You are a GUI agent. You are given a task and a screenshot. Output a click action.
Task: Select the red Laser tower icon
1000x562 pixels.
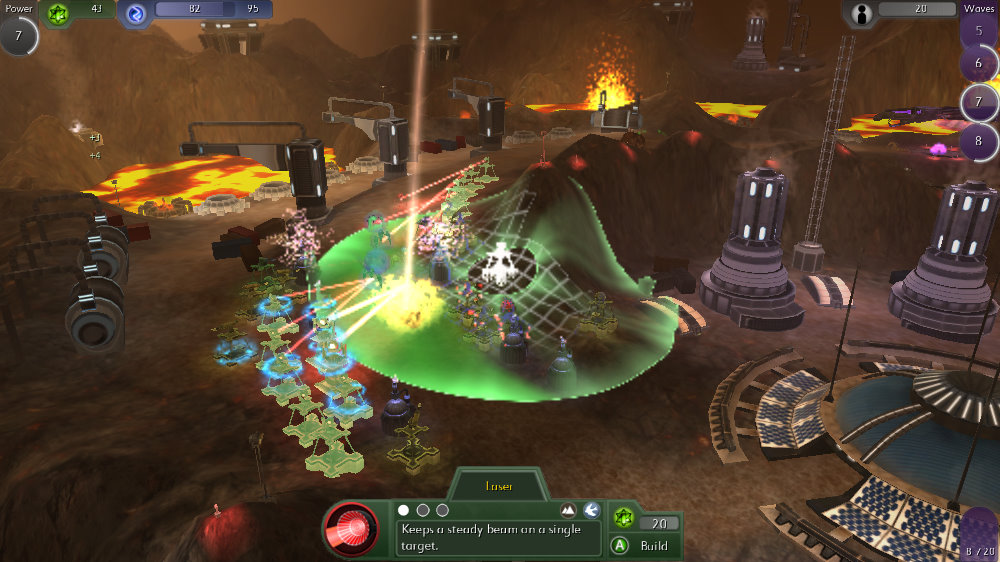tap(350, 529)
